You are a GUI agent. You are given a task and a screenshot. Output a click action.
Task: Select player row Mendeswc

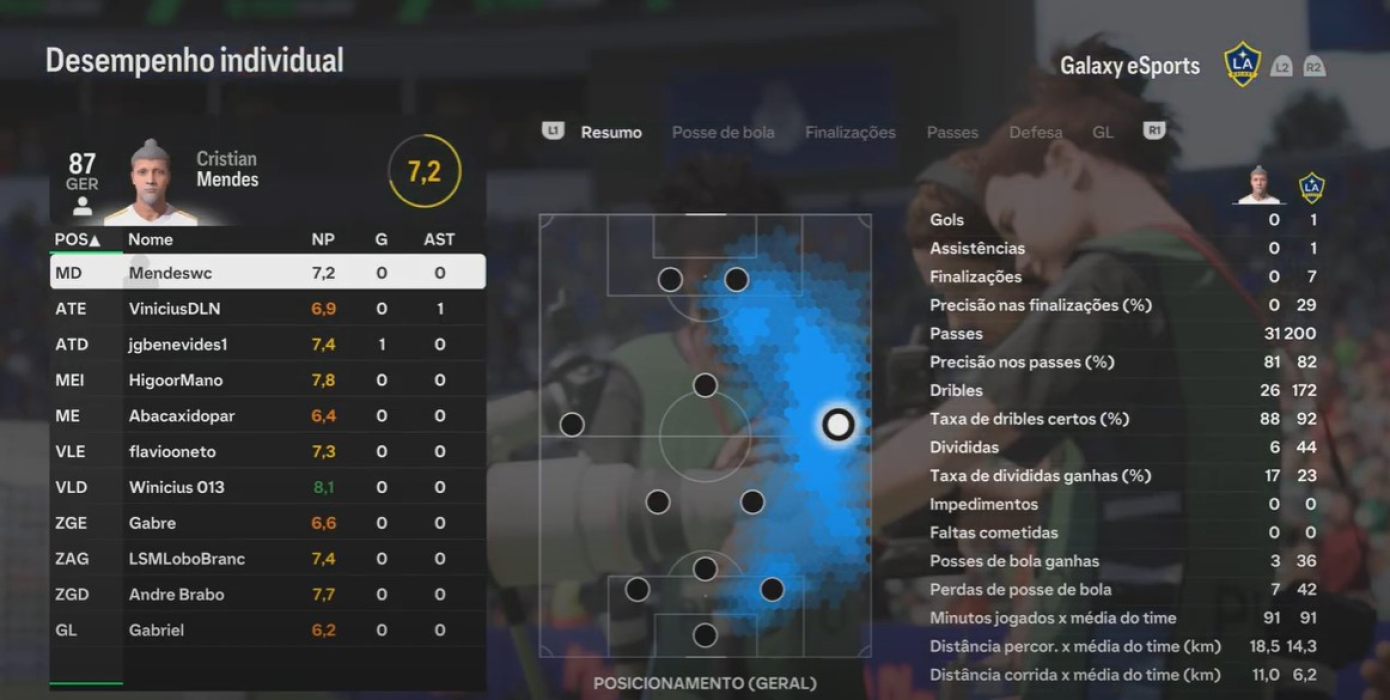coord(267,272)
